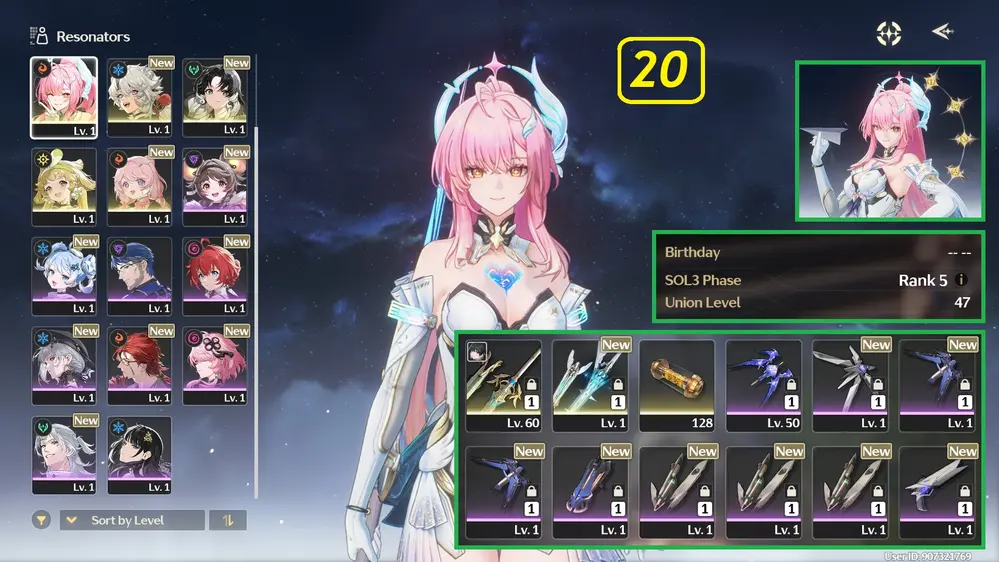Click the yellow filter funnel button

[41, 520]
